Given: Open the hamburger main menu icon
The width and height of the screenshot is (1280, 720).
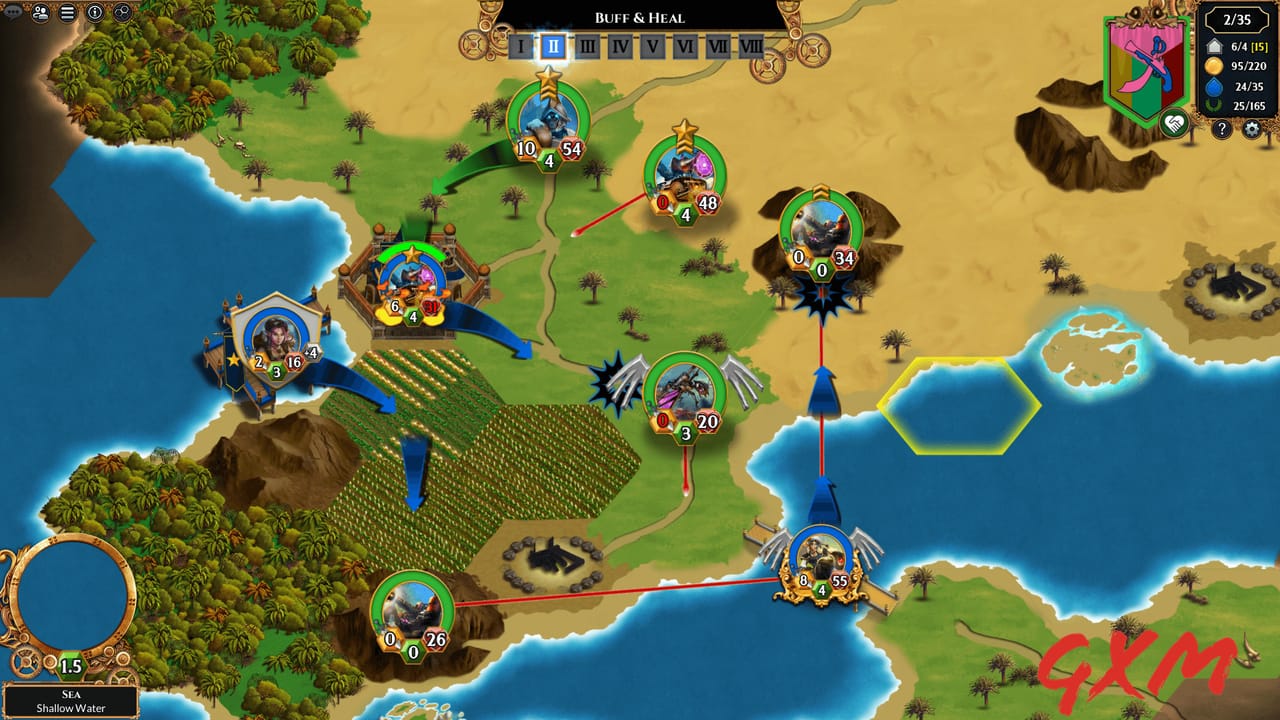Looking at the screenshot, I should pyautogui.click(x=66, y=13).
